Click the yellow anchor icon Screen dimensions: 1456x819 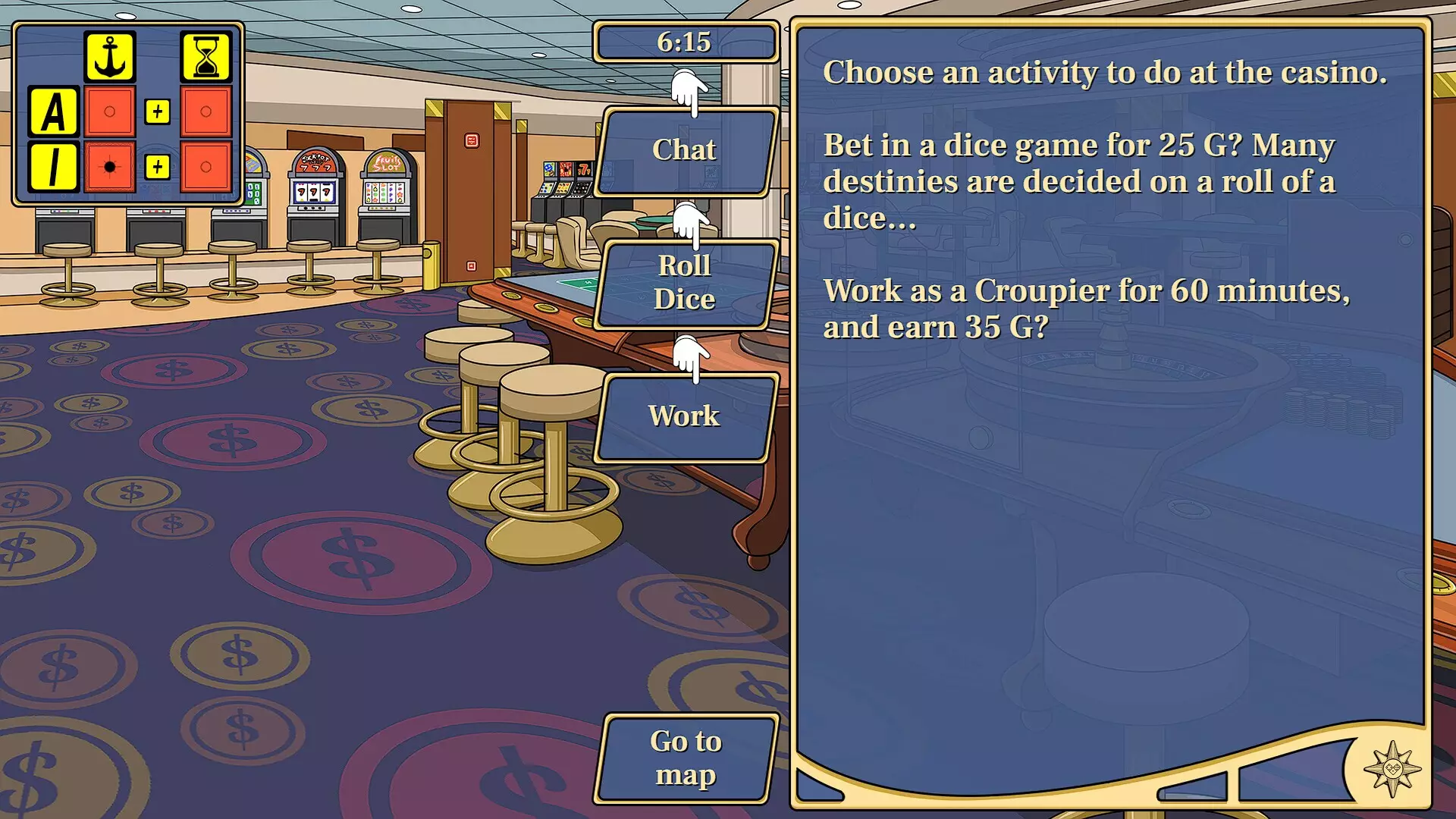pos(110,57)
